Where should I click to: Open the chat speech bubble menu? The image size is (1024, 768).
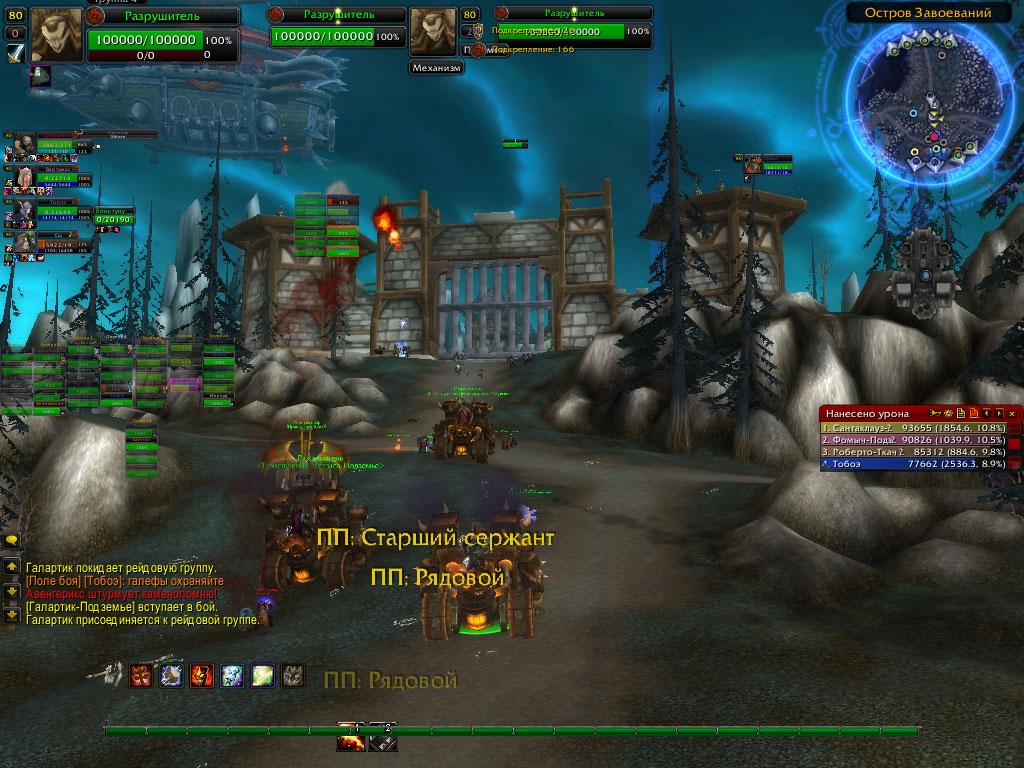pyautogui.click(x=12, y=540)
